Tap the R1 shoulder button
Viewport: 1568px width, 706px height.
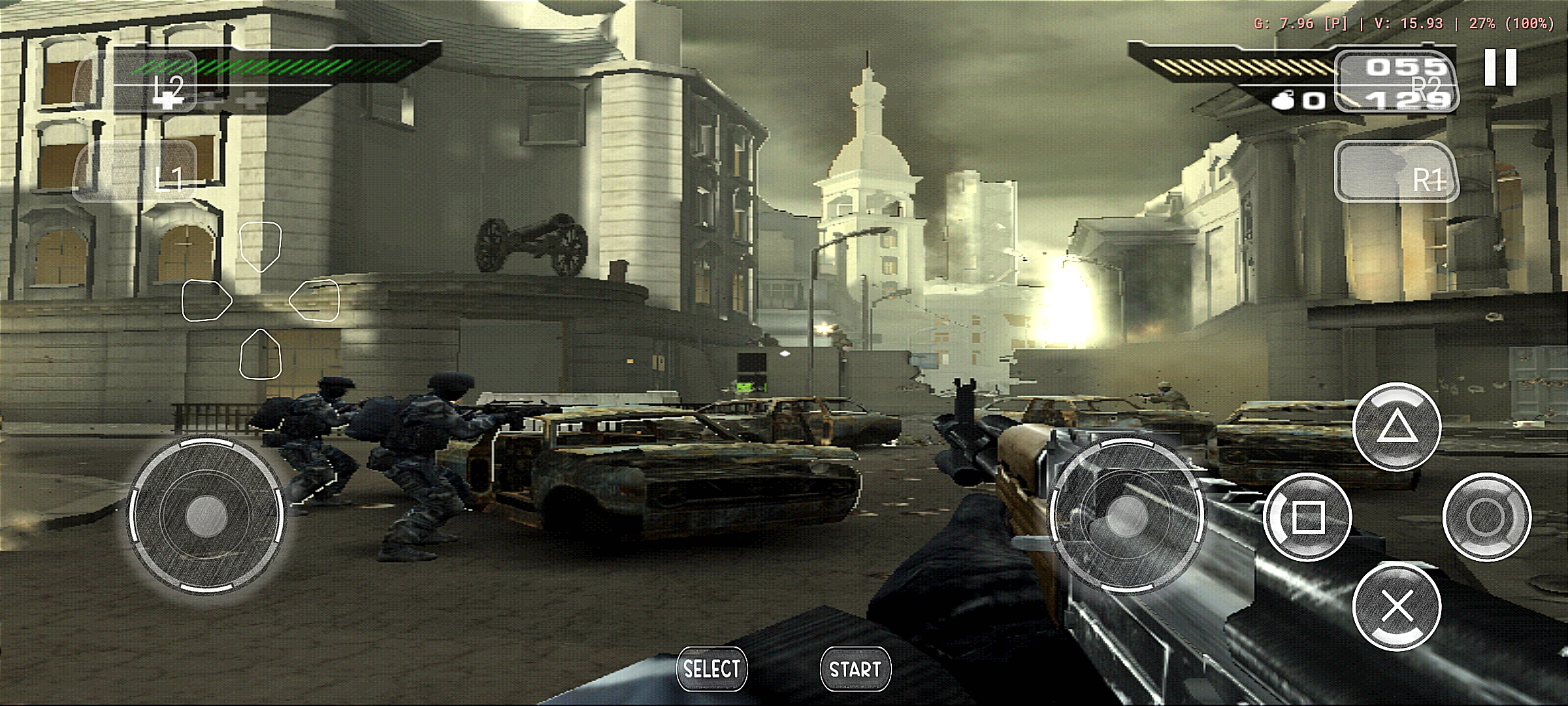1396,171
